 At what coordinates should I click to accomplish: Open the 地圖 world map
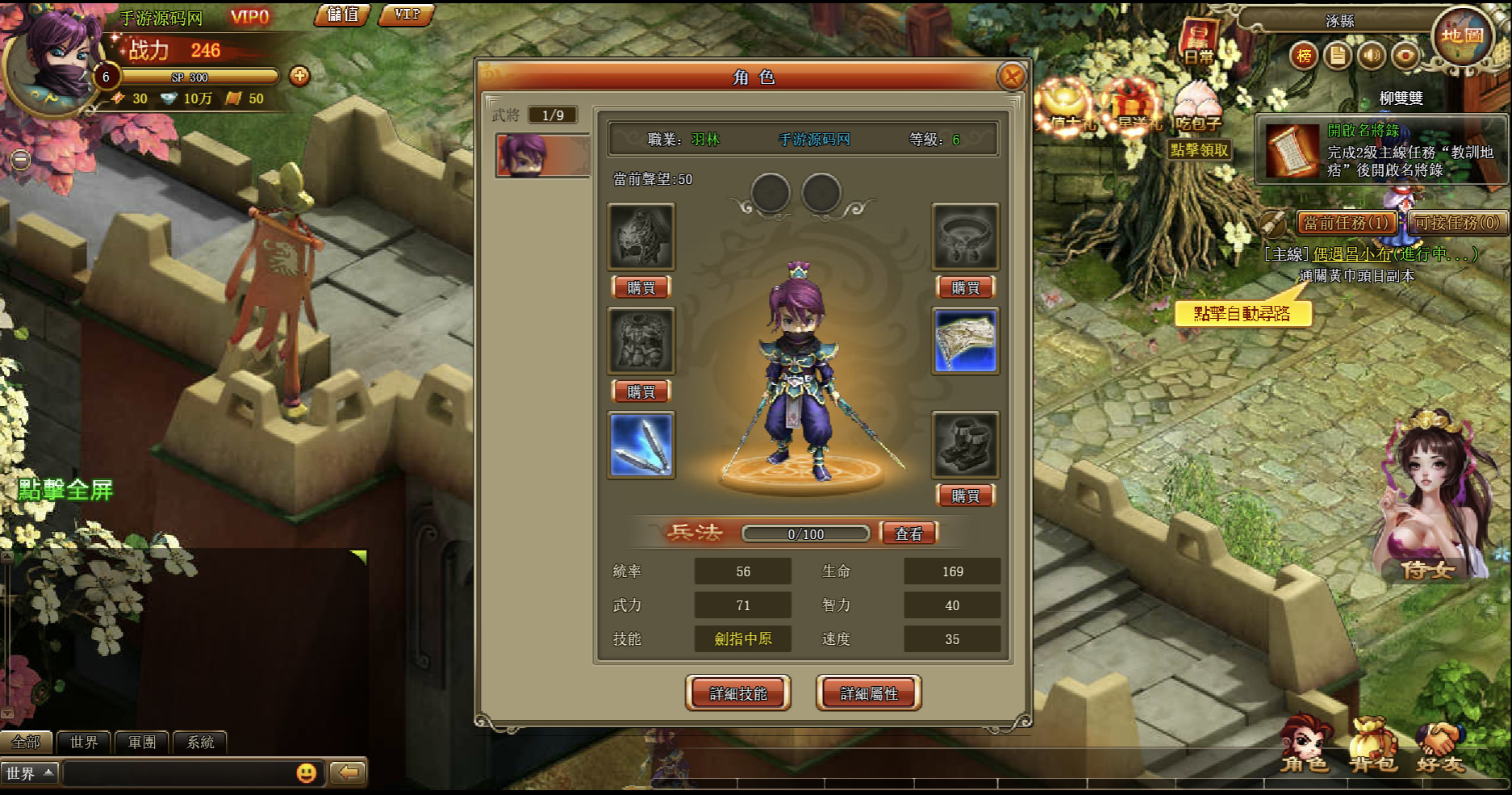1462,36
